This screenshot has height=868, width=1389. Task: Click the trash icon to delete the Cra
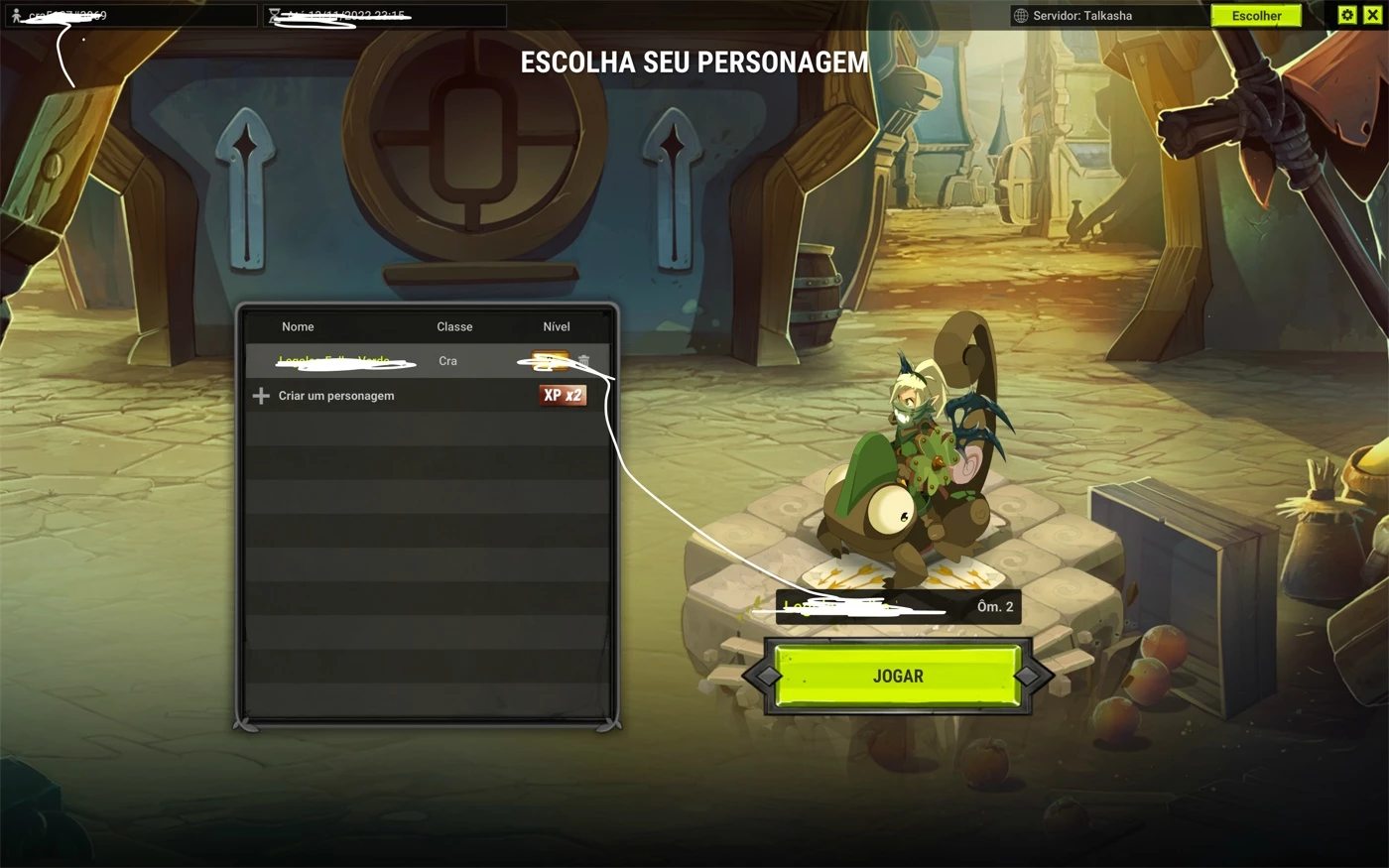583,361
